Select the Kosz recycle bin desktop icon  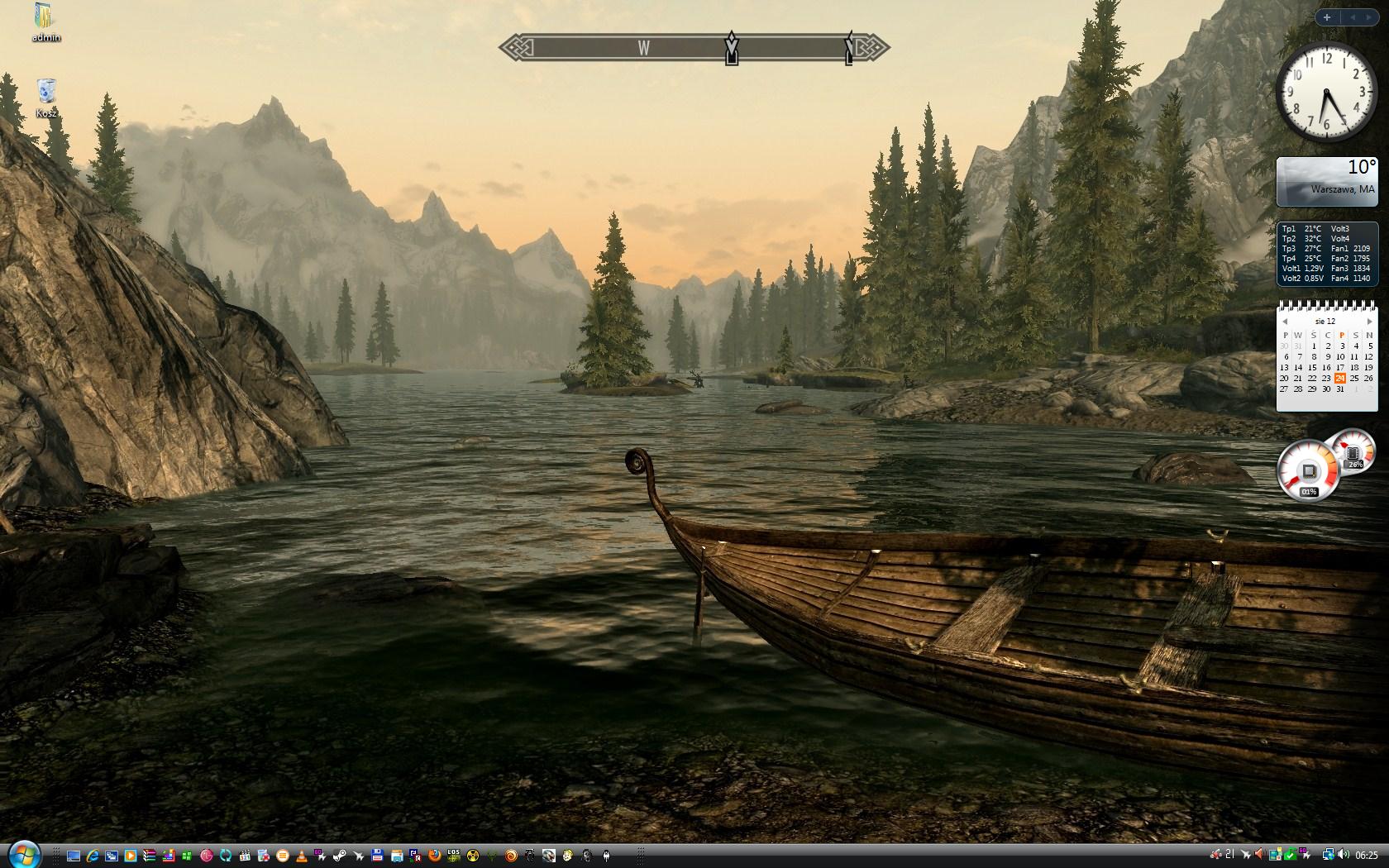pos(46,93)
